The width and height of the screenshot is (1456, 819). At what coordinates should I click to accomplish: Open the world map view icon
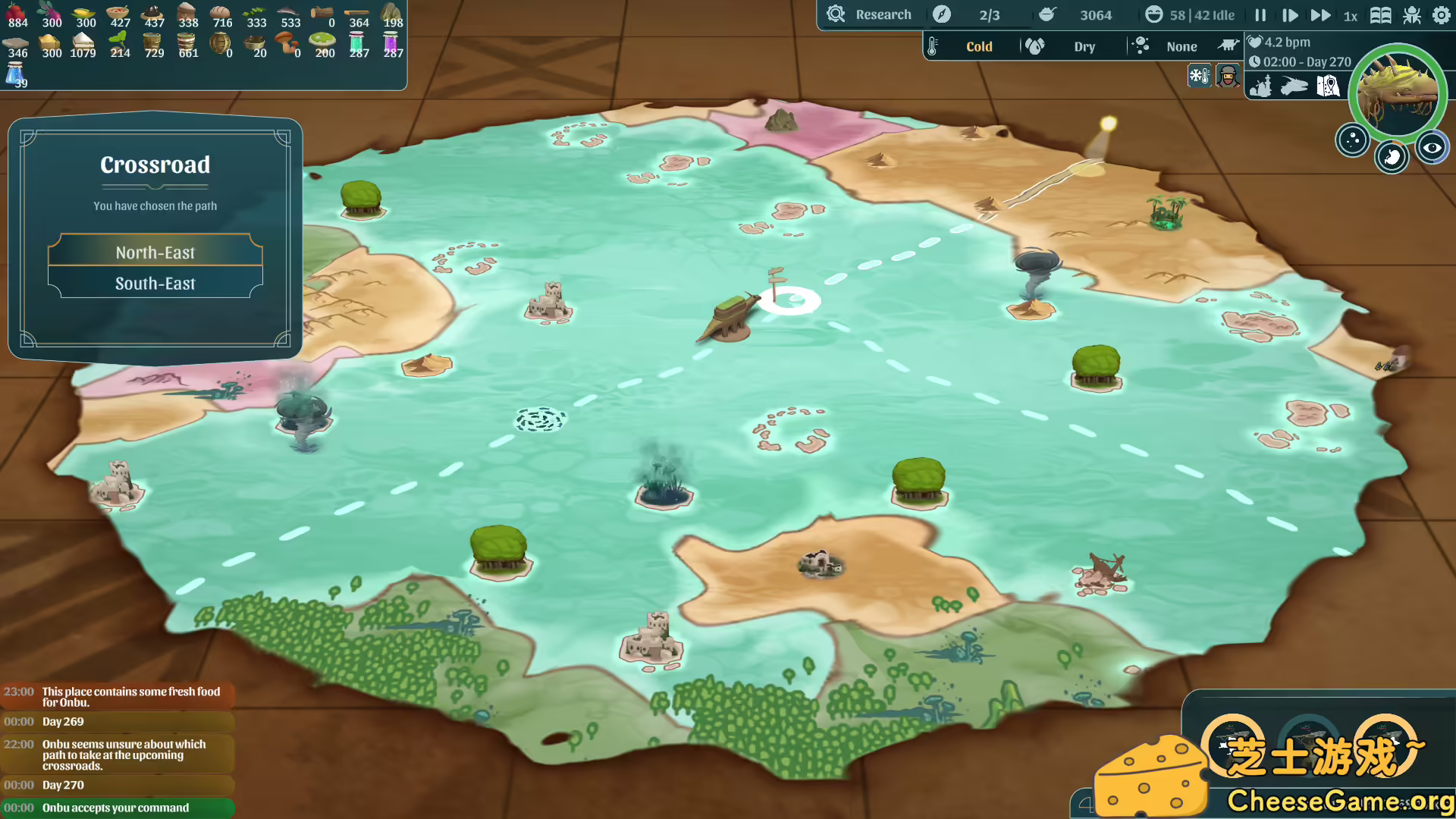pos(1328,86)
